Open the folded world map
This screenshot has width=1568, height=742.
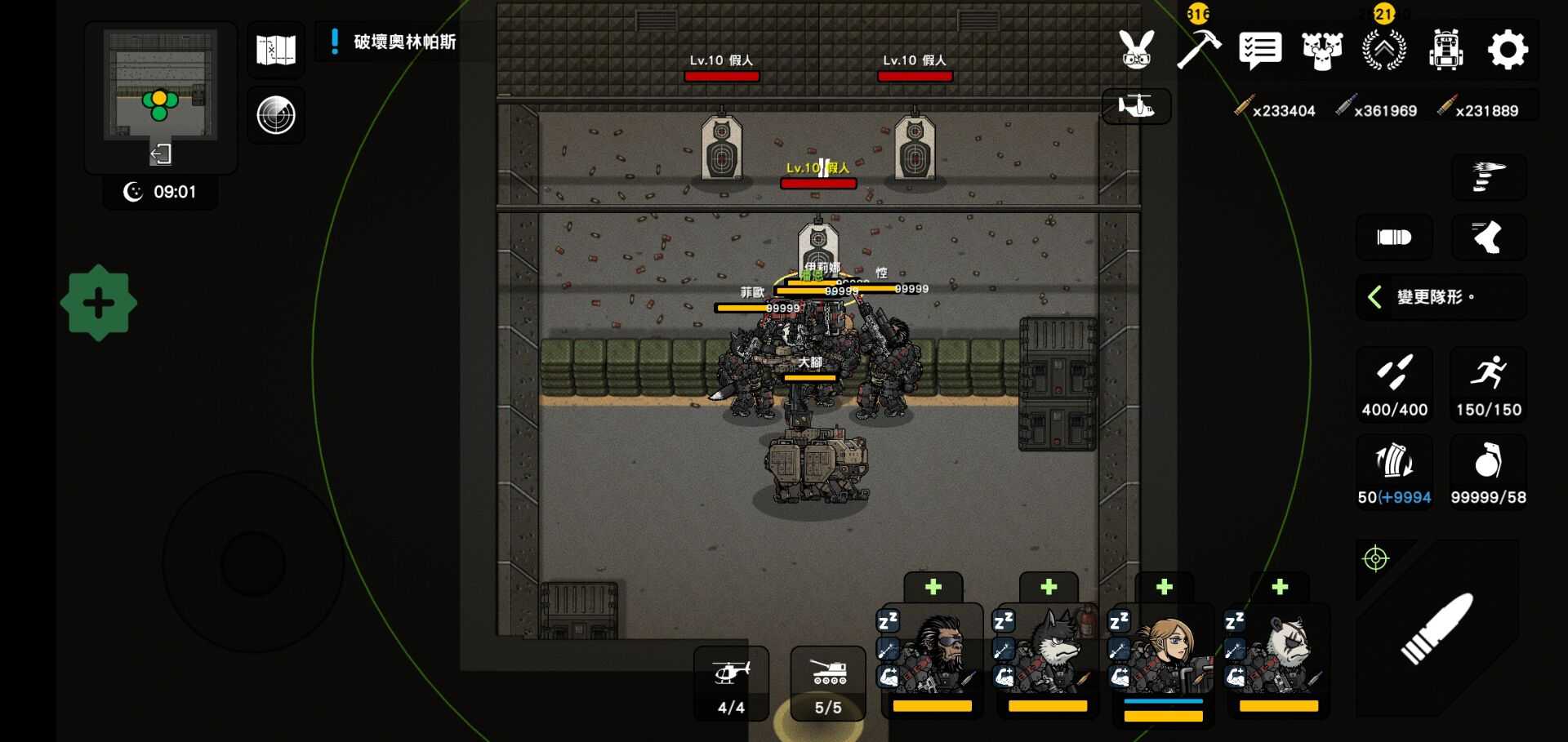point(276,50)
